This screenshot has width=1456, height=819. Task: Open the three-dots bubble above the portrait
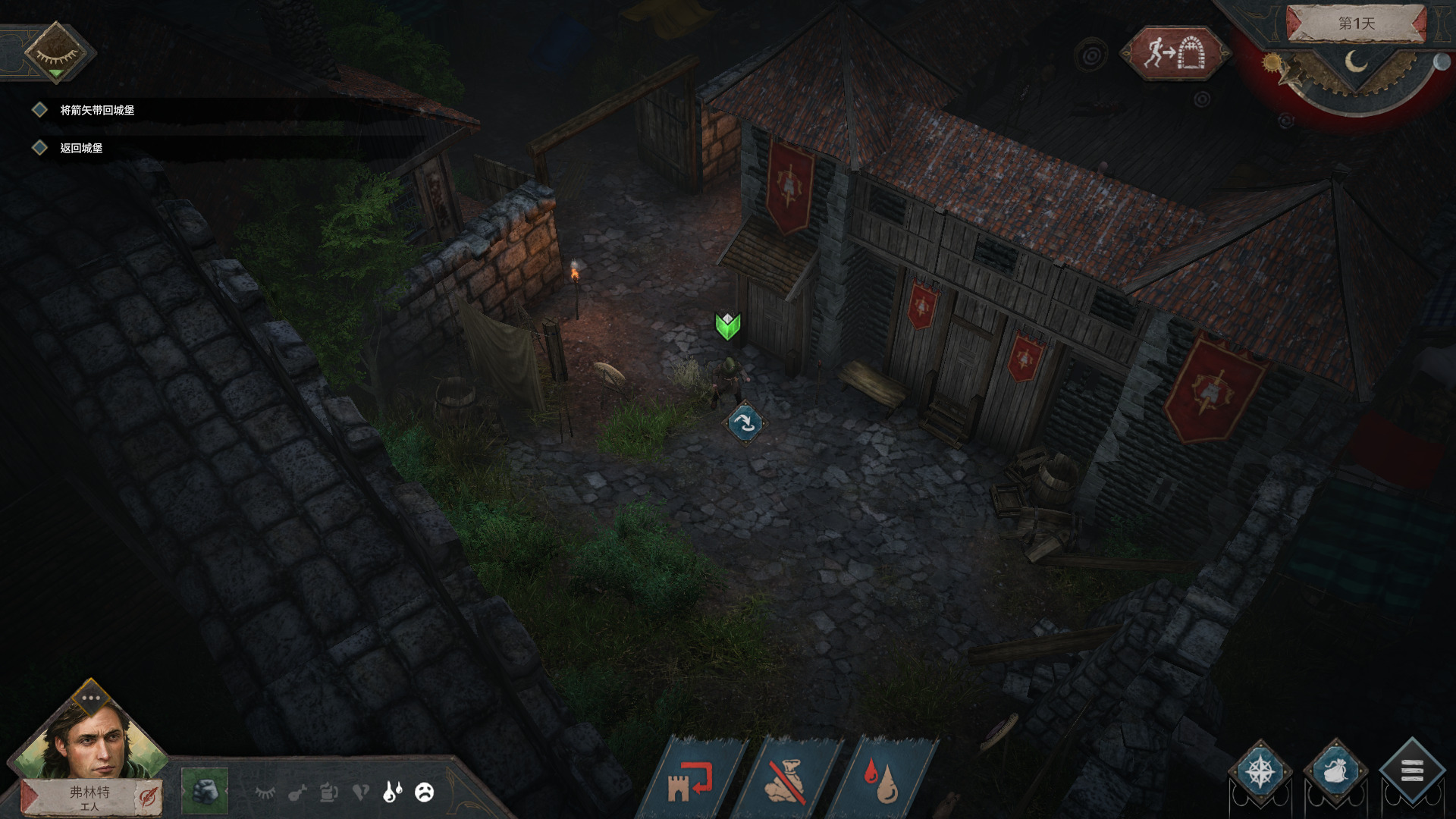(x=91, y=698)
